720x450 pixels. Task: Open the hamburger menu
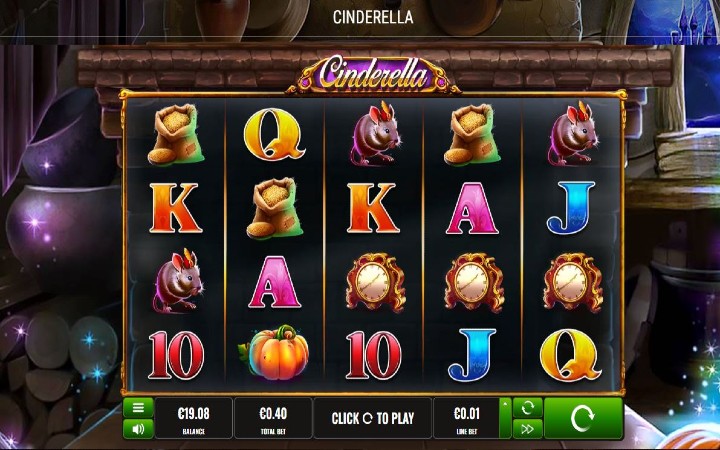click(138, 408)
